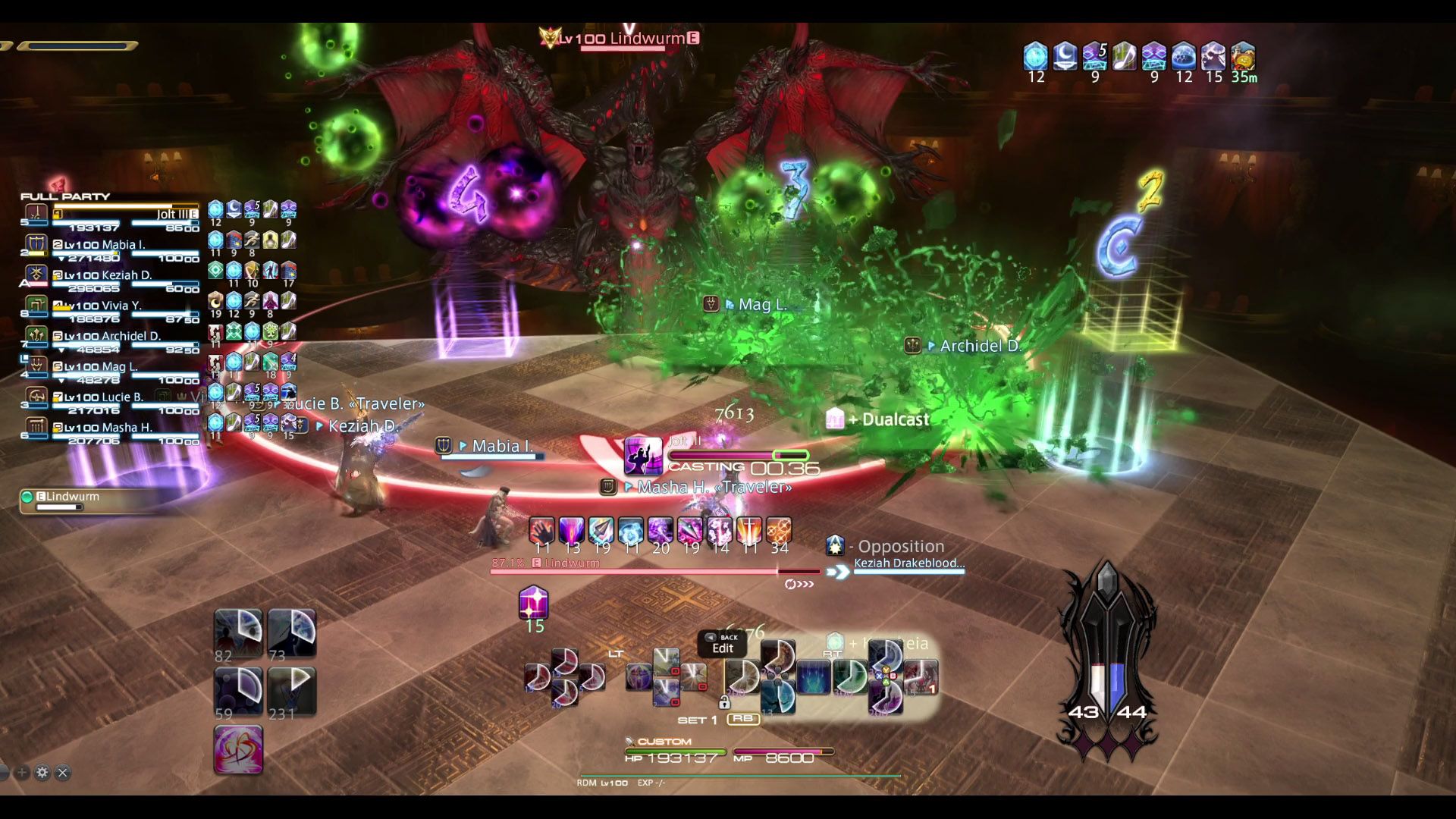The width and height of the screenshot is (1456, 819).
Task: Activate the glowing blue rain hotbar ability
Action: pyautogui.click(x=813, y=676)
